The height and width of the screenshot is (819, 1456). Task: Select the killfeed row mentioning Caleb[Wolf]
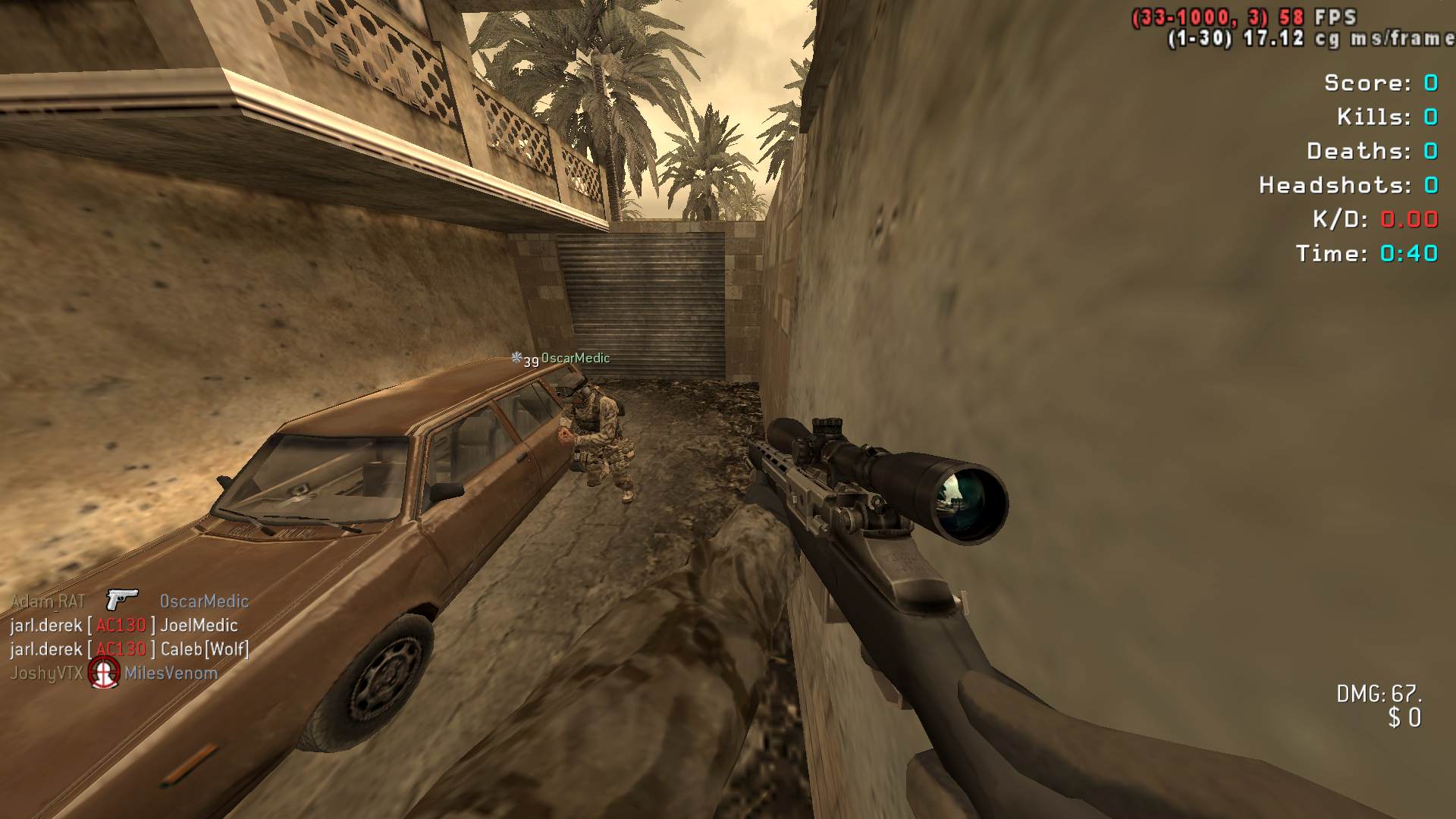coord(129,649)
